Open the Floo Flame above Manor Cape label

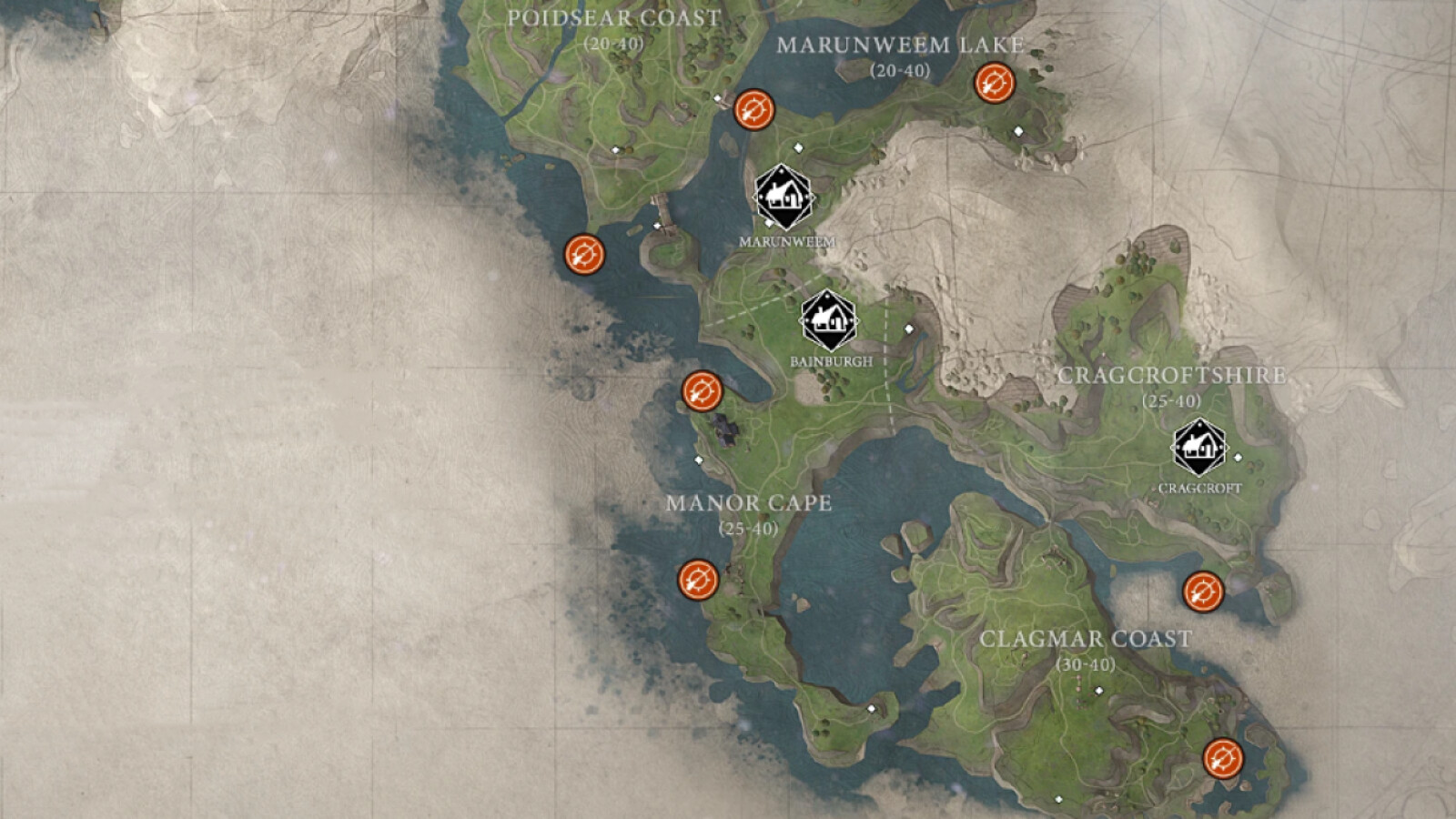coord(701,393)
